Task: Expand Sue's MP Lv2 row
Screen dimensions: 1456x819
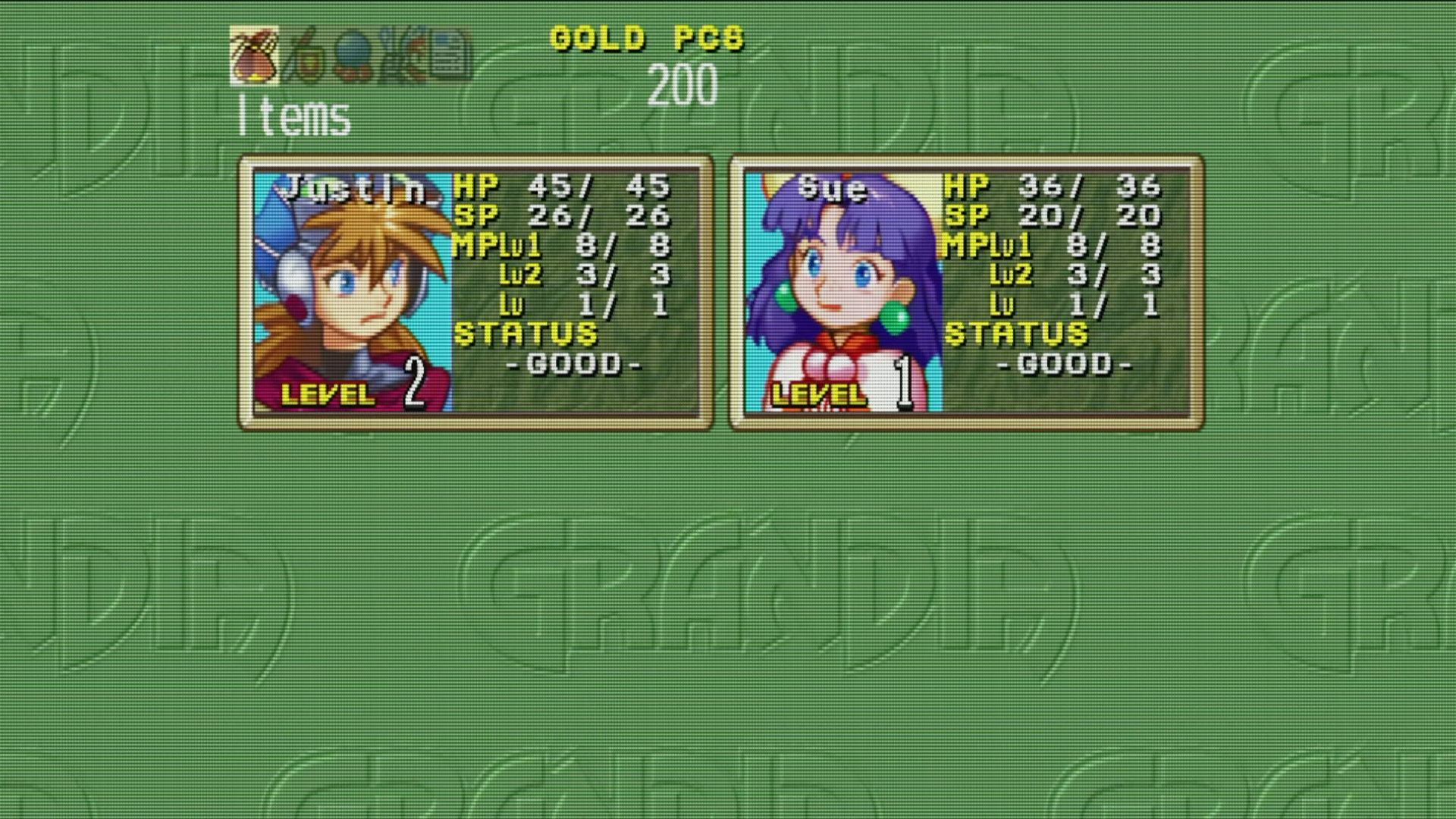Action: click(1046, 275)
